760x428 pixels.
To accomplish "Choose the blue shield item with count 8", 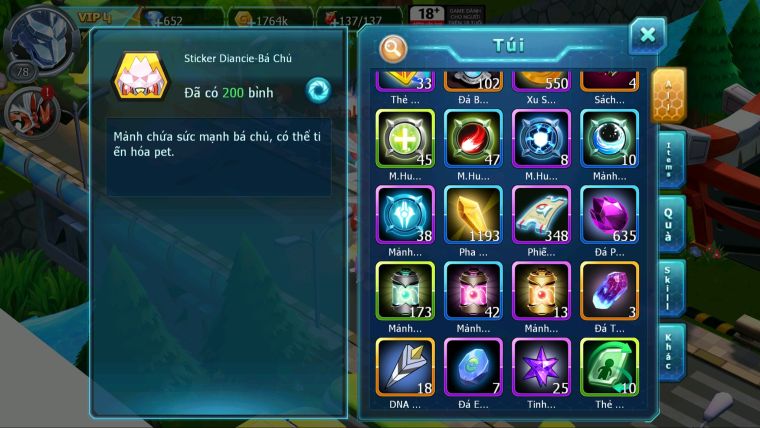I will [x=541, y=138].
